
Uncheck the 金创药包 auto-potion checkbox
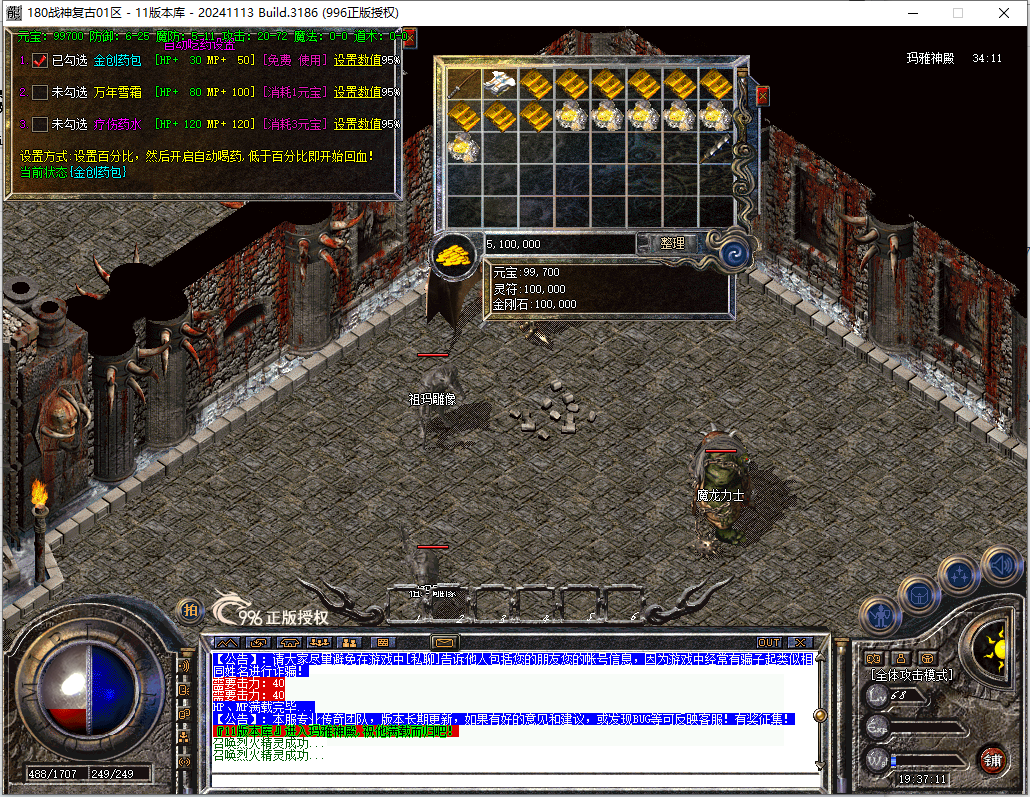40,61
